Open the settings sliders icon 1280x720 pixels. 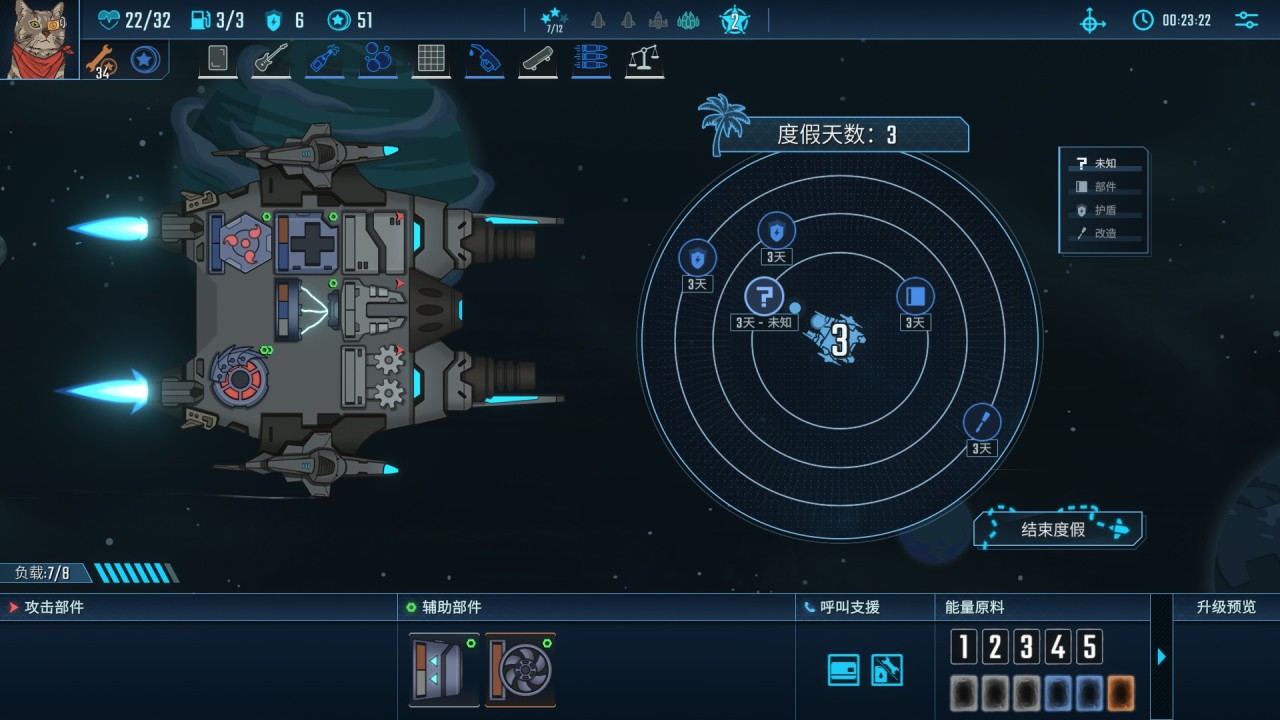[1246, 20]
